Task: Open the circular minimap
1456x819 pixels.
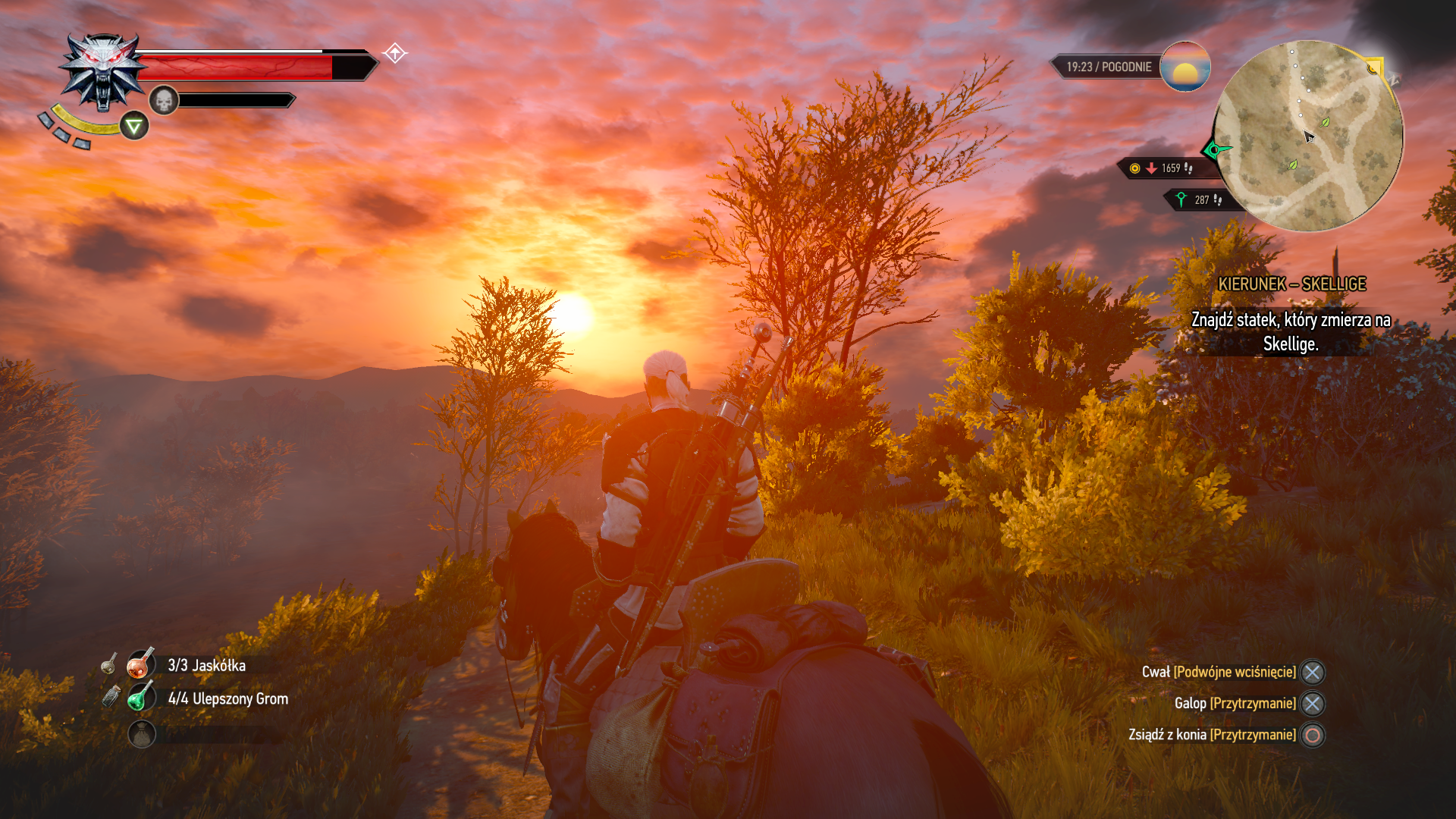Action: point(1308,136)
